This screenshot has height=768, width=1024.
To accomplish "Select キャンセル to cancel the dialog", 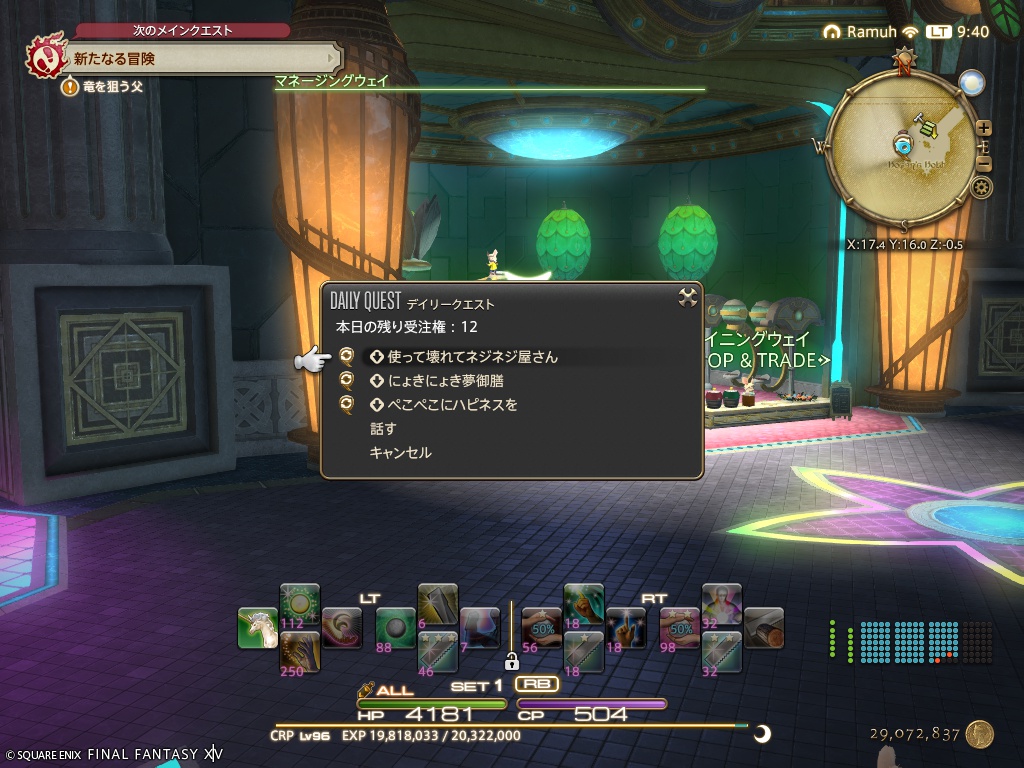I will pyautogui.click(x=400, y=453).
